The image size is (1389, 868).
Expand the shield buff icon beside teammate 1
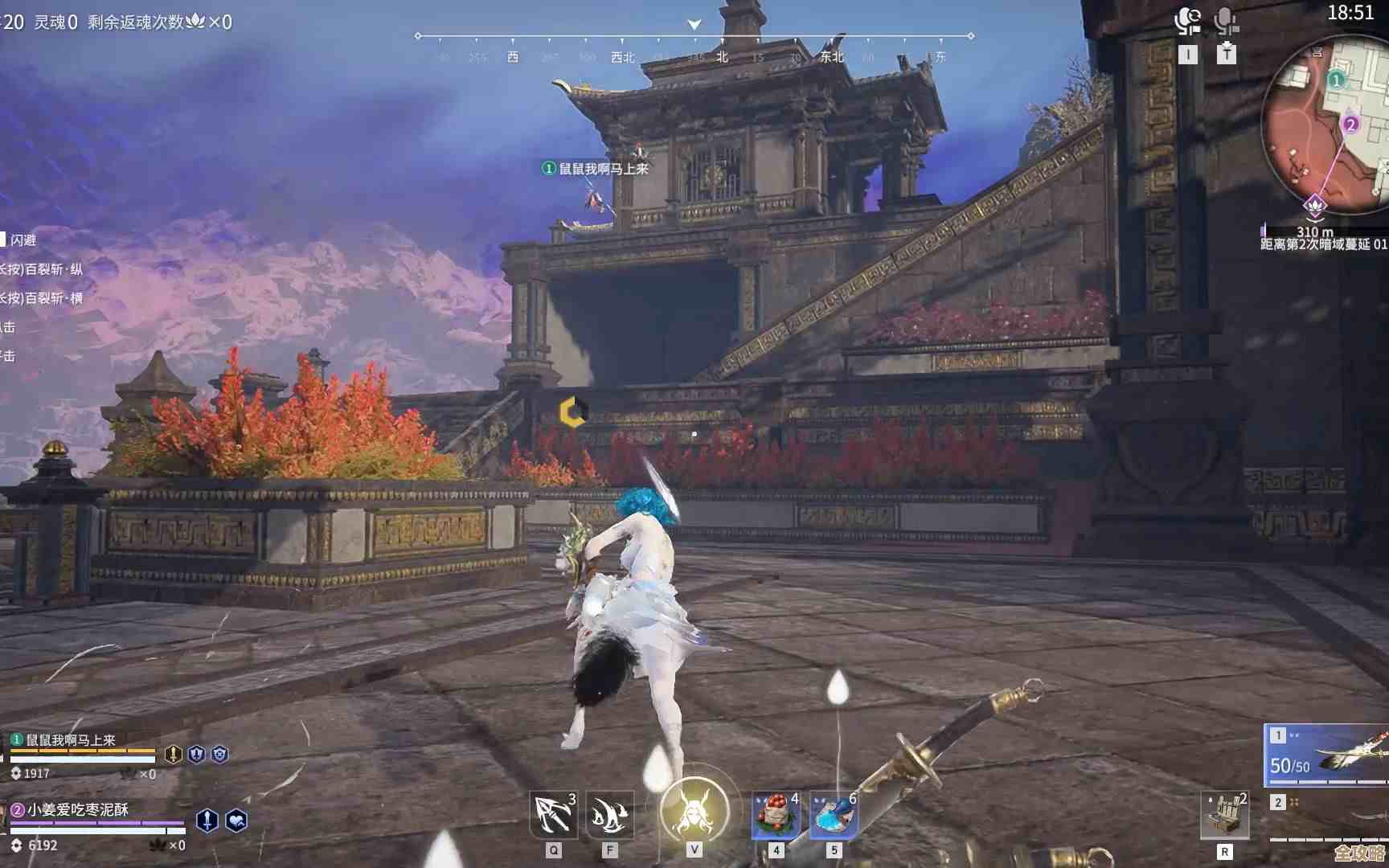click(x=197, y=755)
